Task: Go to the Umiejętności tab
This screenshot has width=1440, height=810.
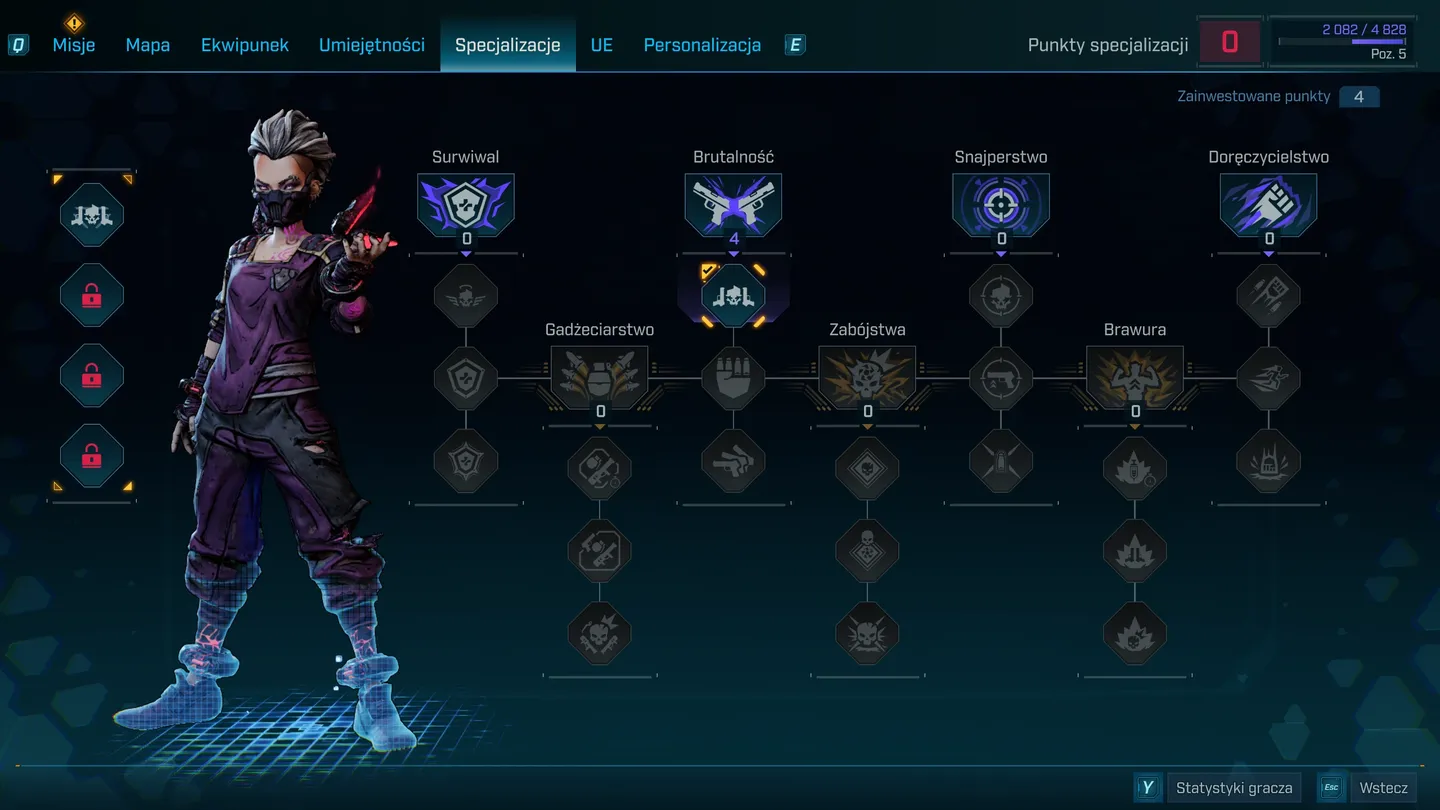Action: pyautogui.click(x=372, y=45)
